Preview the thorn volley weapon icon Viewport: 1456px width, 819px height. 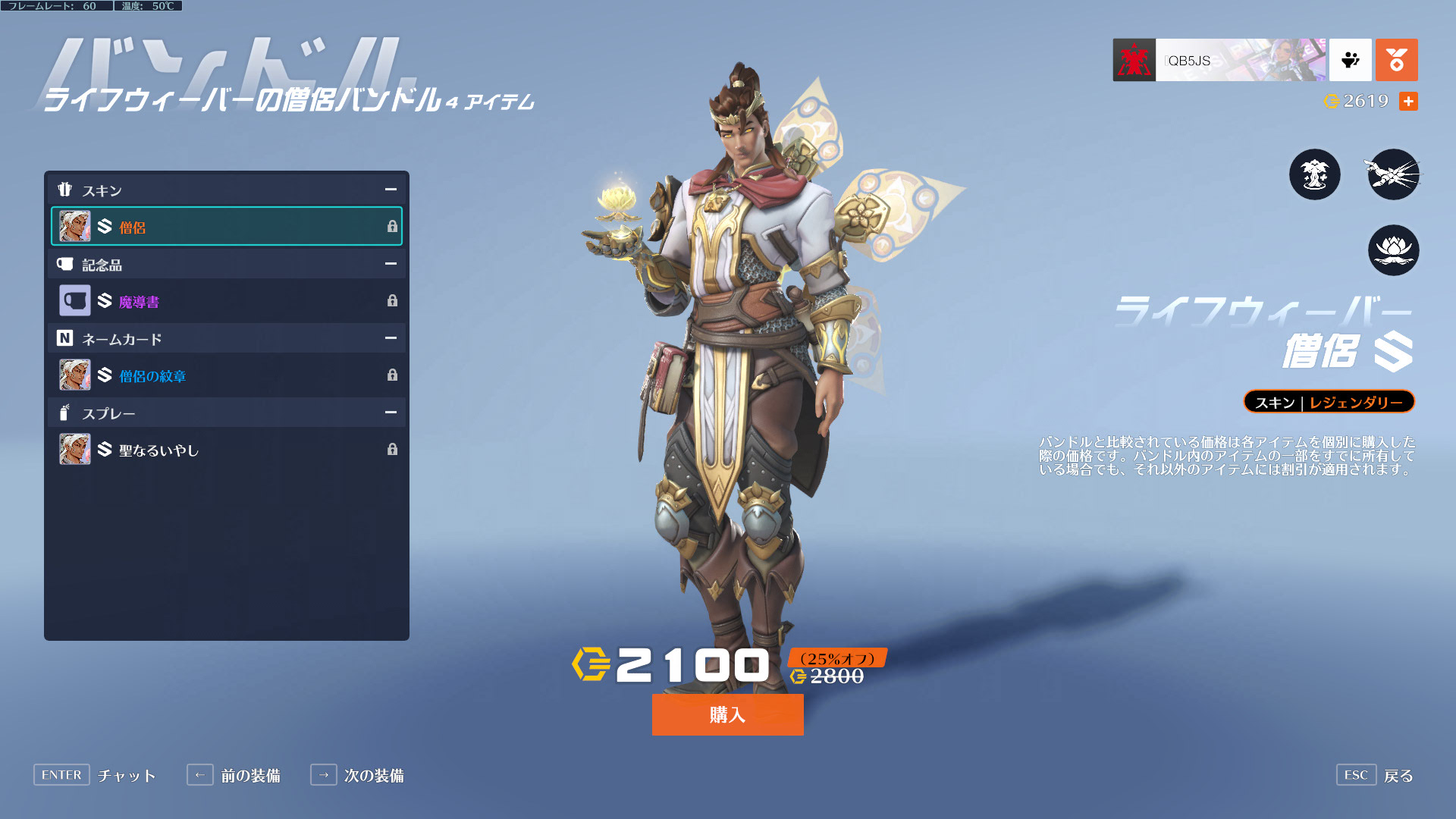click(x=1393, y=174)
